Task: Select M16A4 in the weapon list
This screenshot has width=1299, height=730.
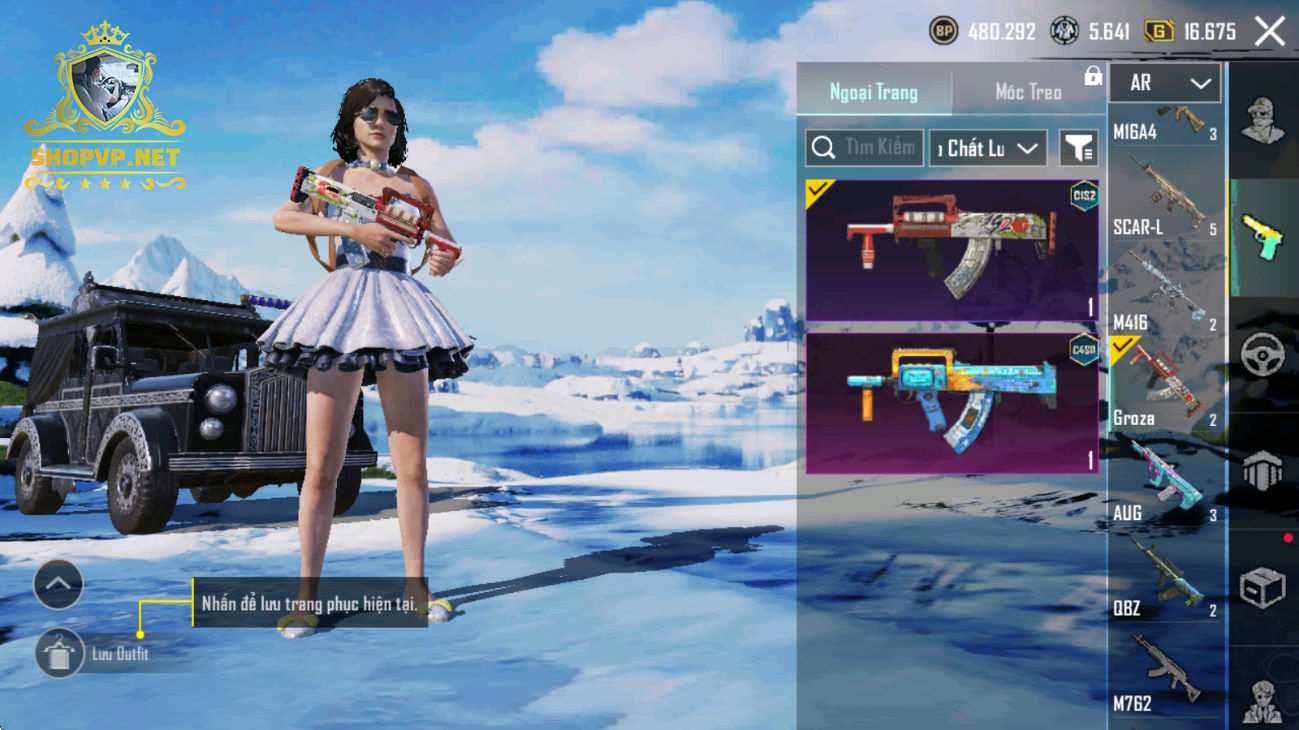Action: [1166, 123]
